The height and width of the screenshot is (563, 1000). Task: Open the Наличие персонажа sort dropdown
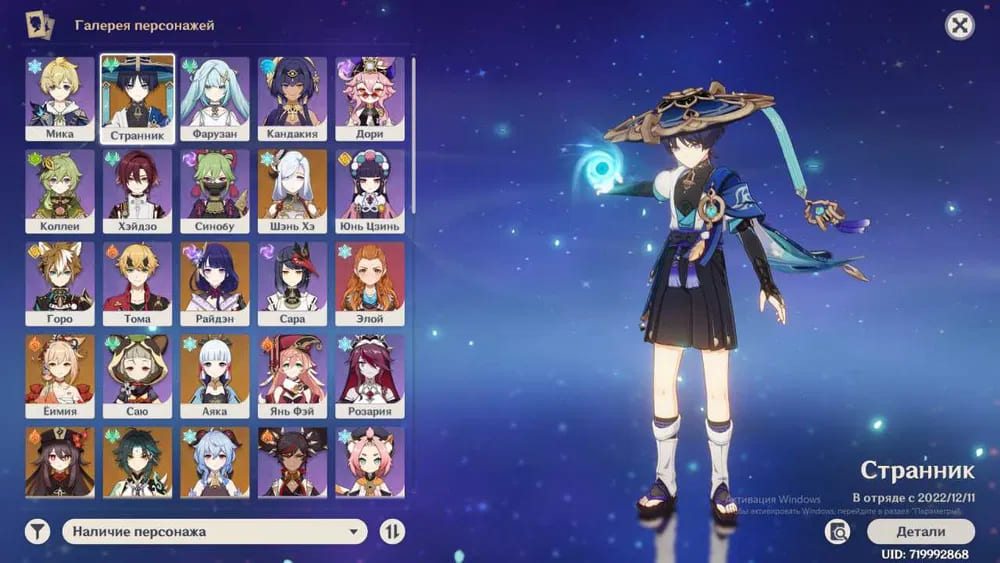[215, 532]
